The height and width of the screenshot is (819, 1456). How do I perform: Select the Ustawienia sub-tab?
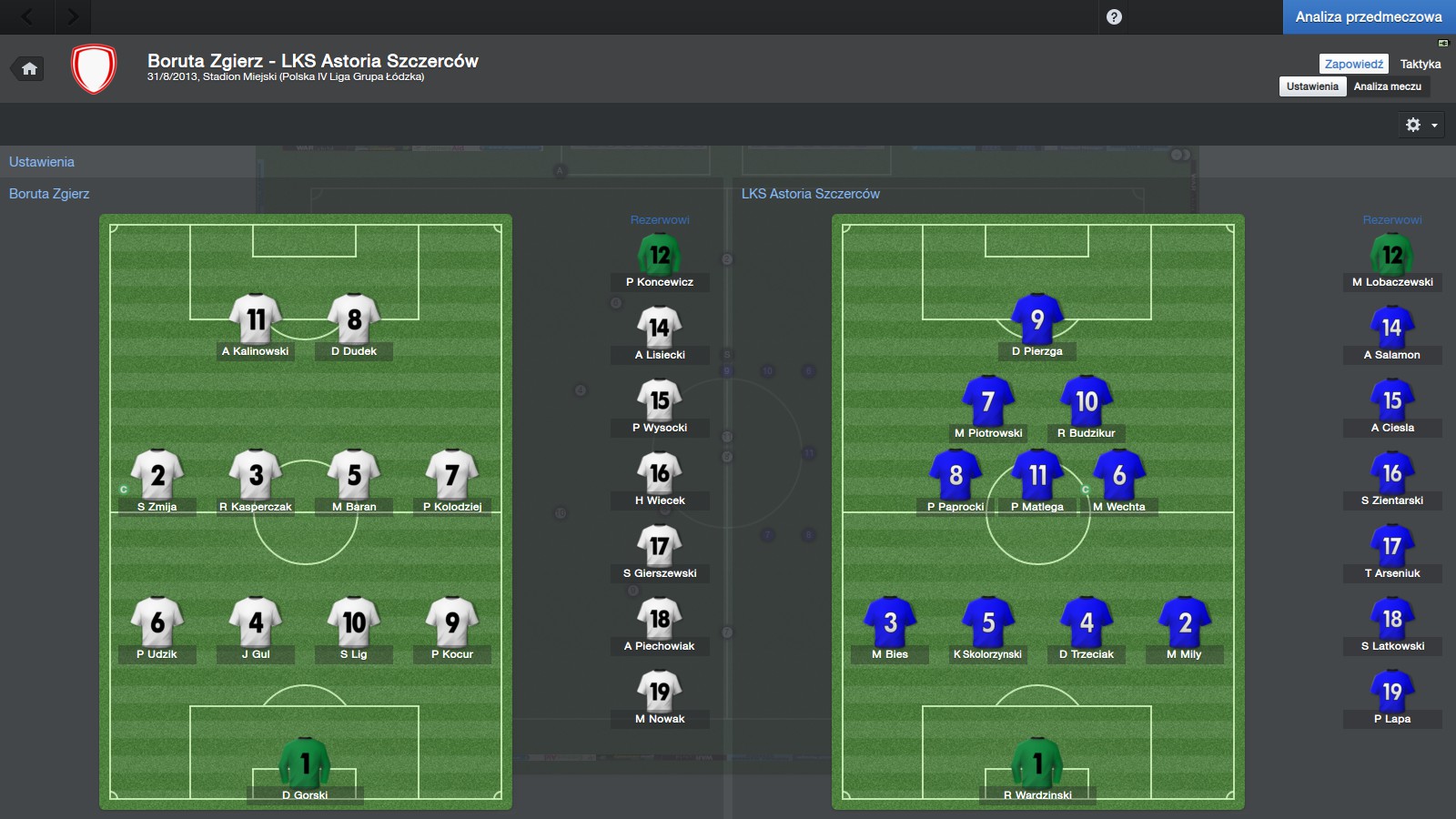[1312, 86]
